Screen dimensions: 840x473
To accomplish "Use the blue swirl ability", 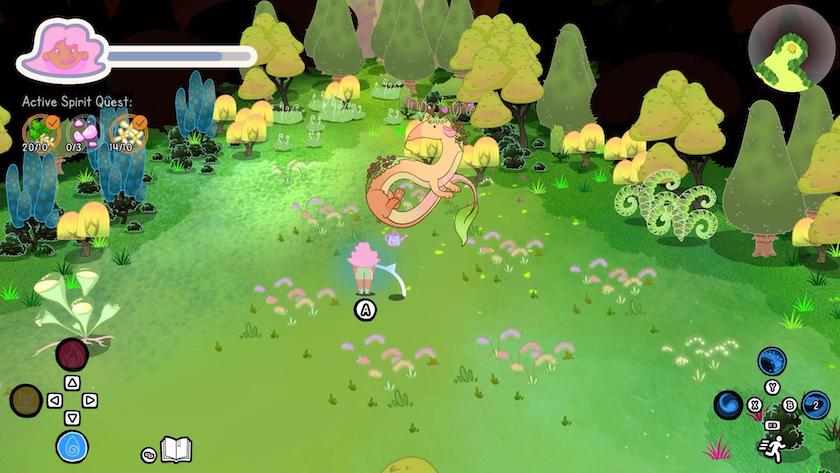I will click(x=729, y=405).
